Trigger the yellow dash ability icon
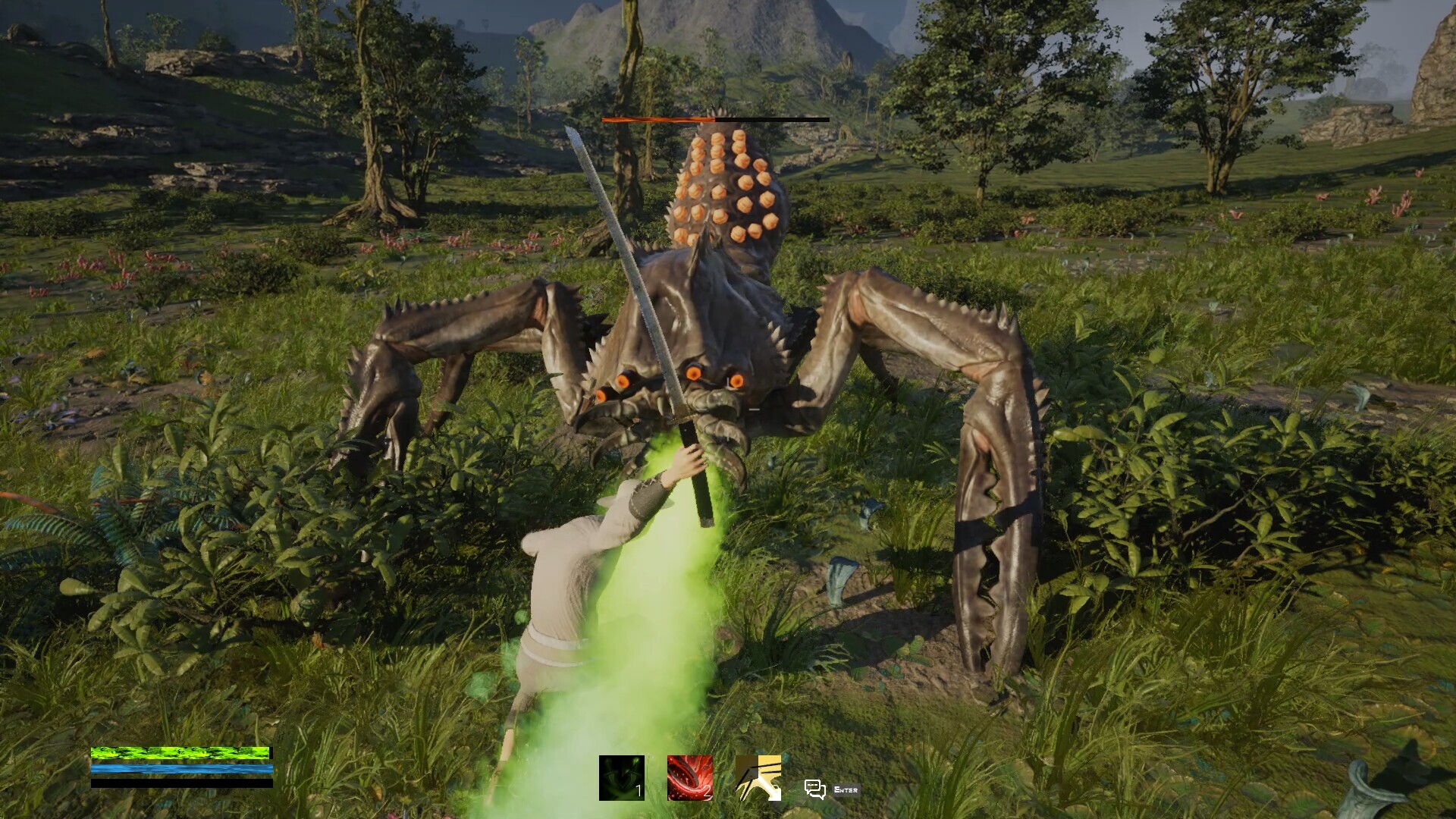 [x=758, y=777]
